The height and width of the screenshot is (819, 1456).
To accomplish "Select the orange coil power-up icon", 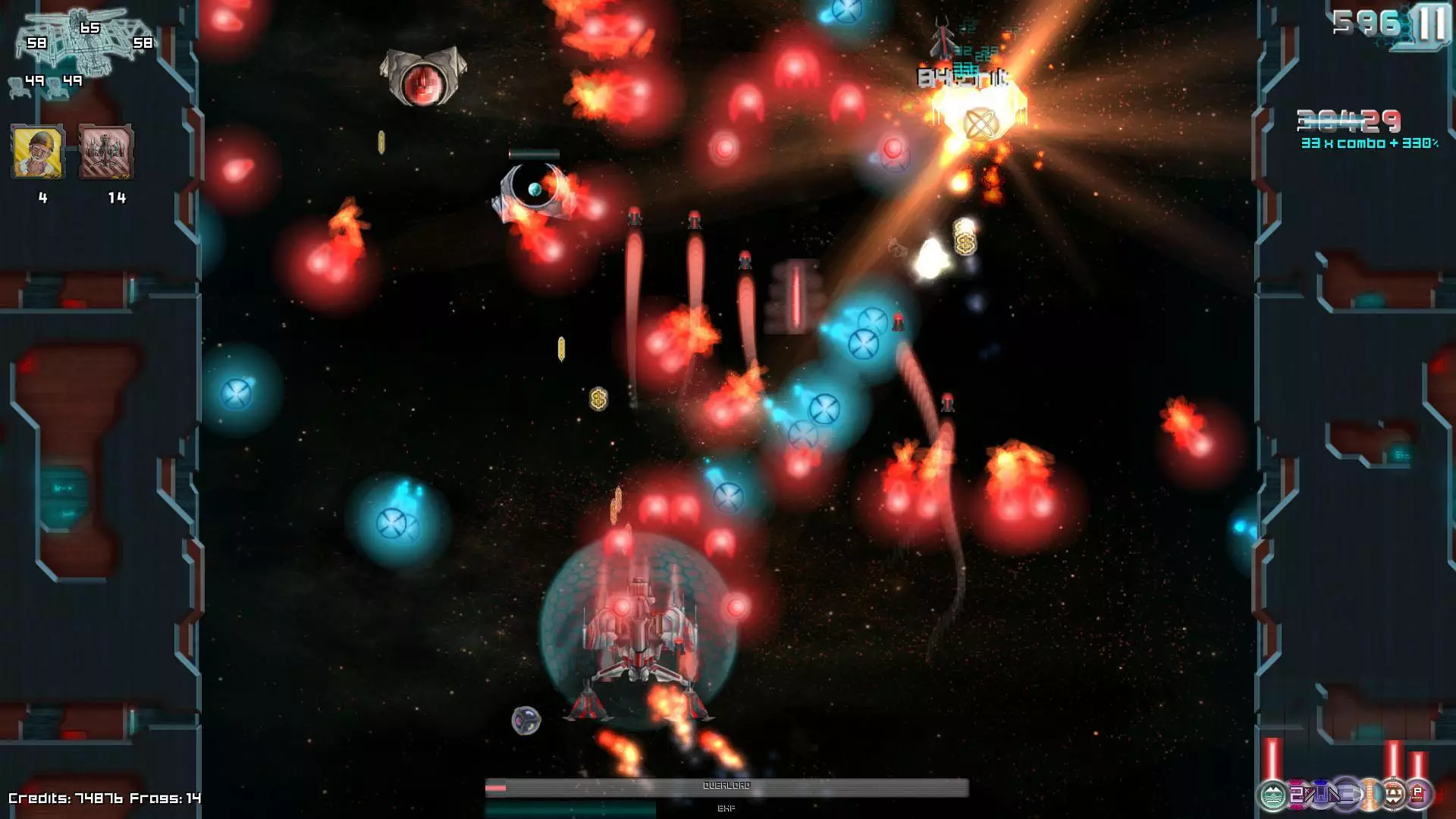I will point(1370,794).
